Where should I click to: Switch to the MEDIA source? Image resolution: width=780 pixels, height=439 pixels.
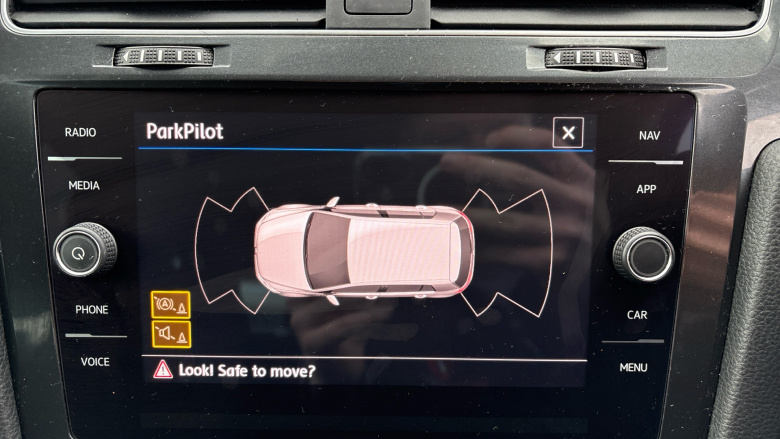84,186
